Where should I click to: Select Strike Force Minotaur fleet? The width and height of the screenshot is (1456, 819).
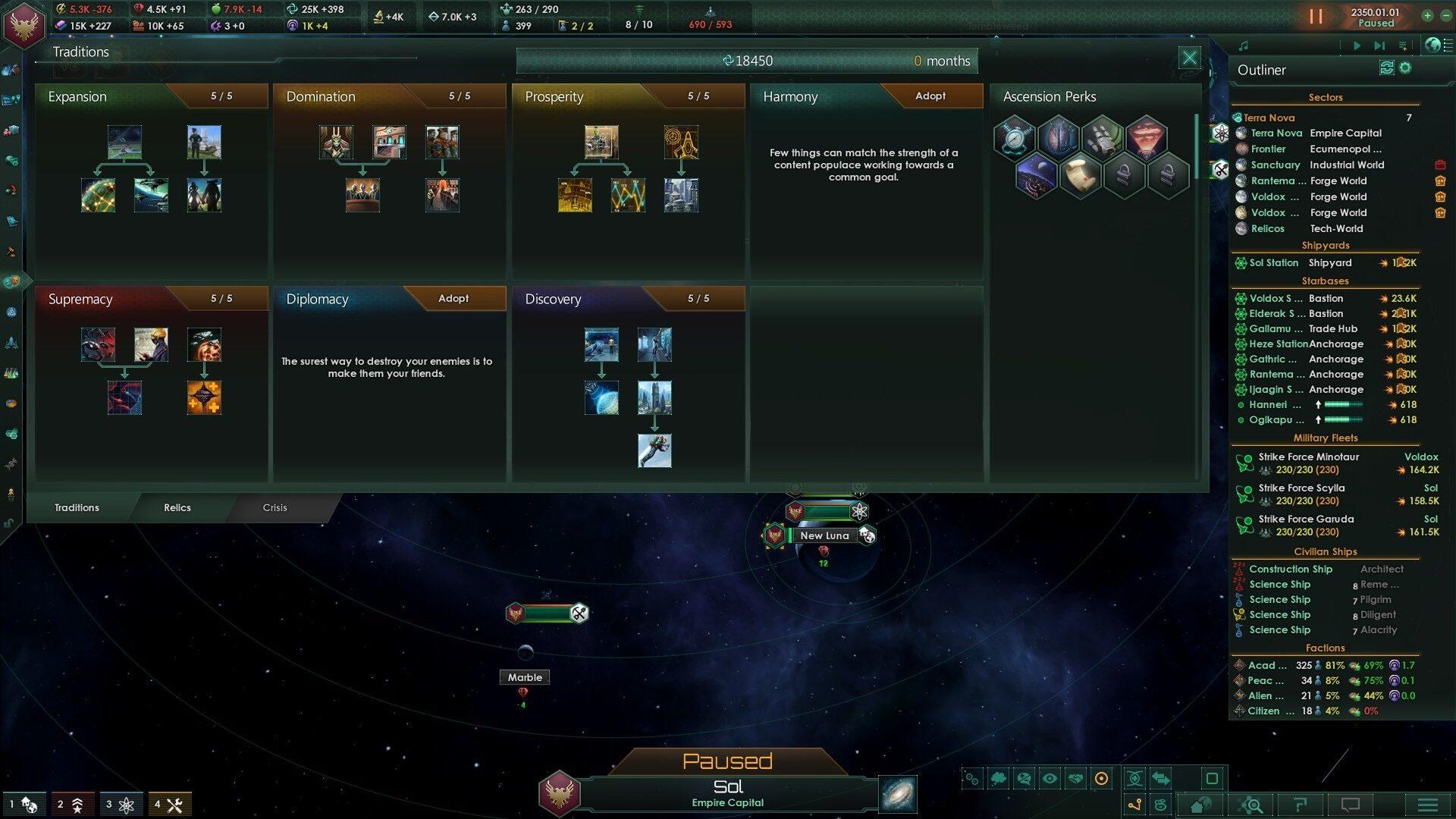click(1308, 457)
